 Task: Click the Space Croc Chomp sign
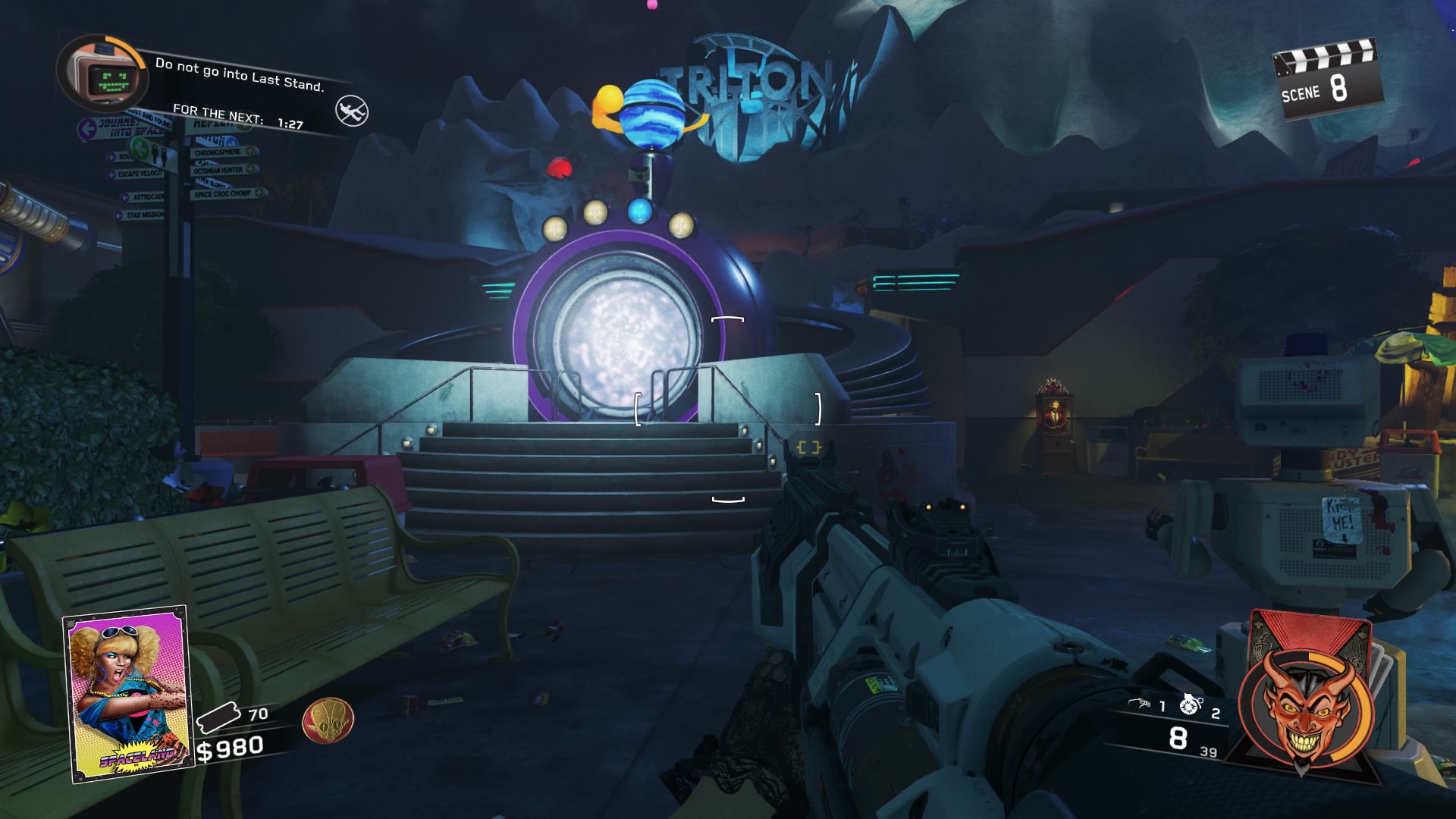pyautogui.click(x=221, y=193)
